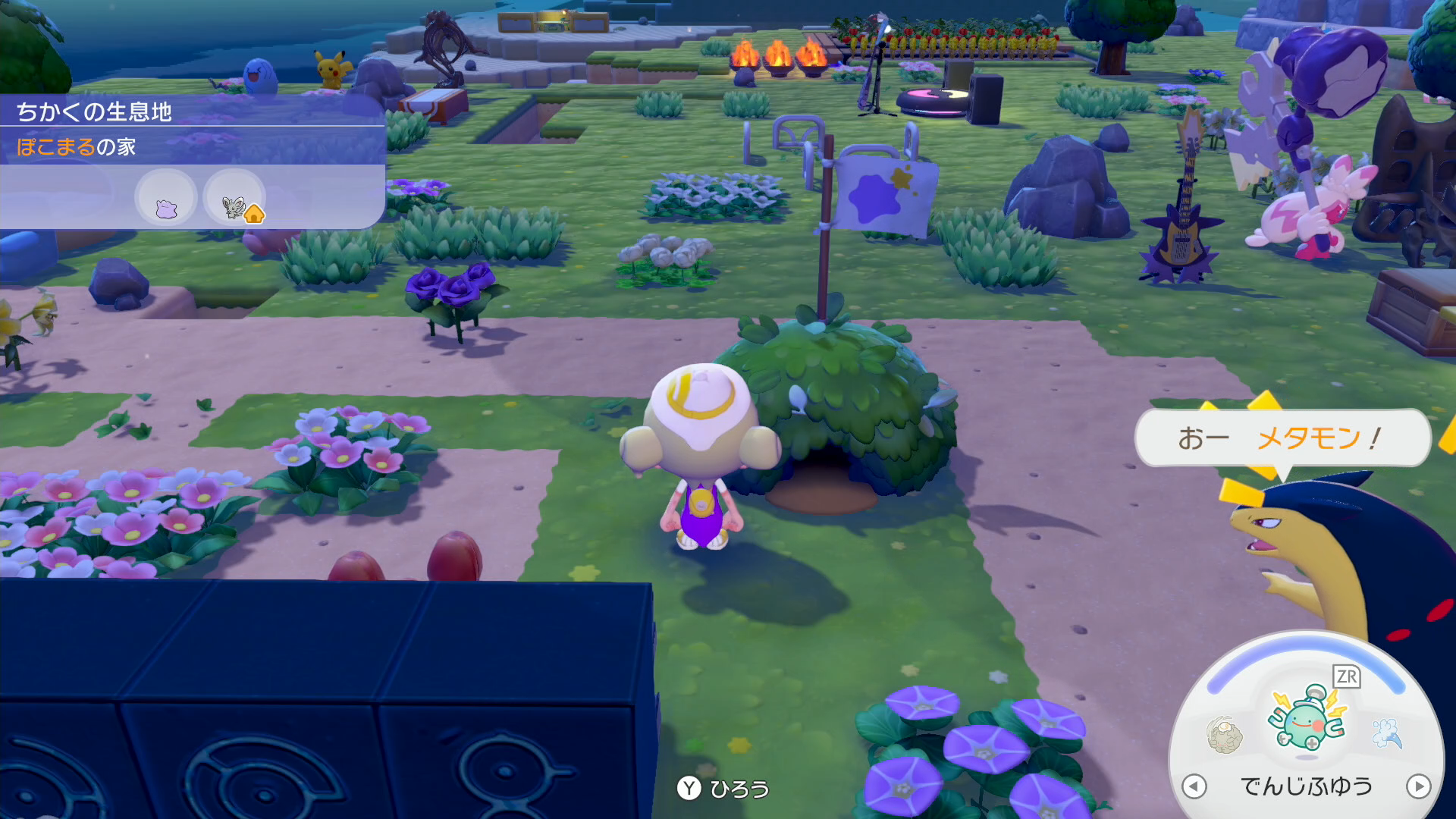Click the left arrow on the ability wheel

tap(1194, 786)
